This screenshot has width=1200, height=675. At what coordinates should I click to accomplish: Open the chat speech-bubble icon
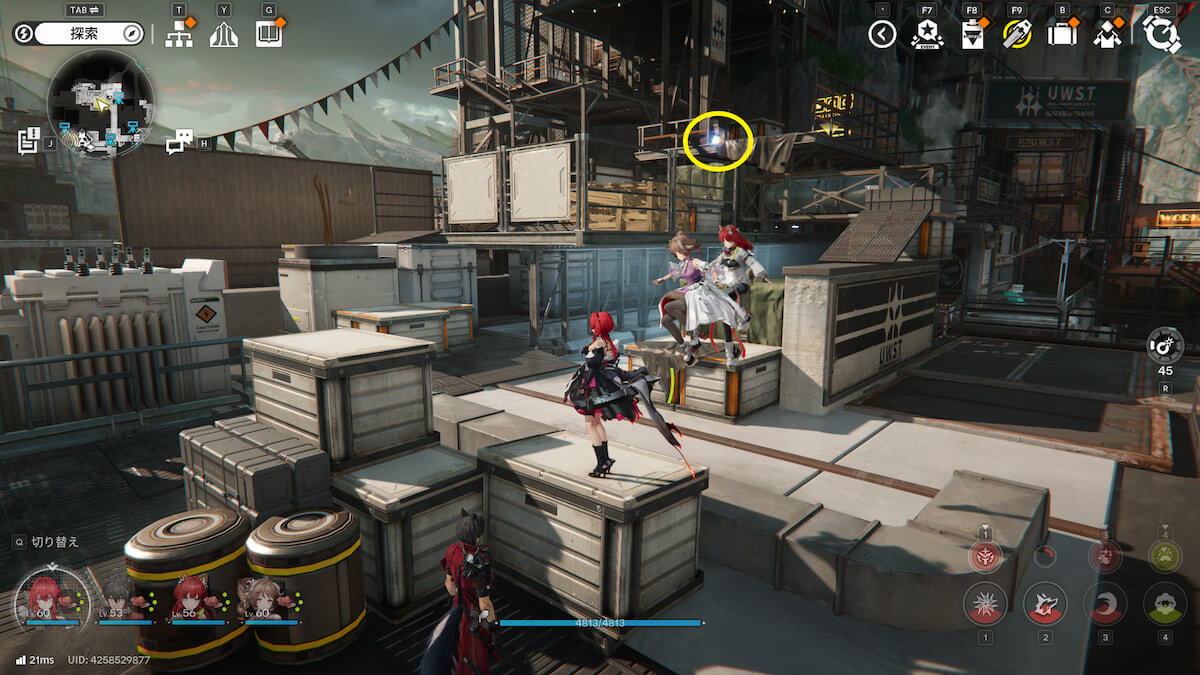coord(178,143)
